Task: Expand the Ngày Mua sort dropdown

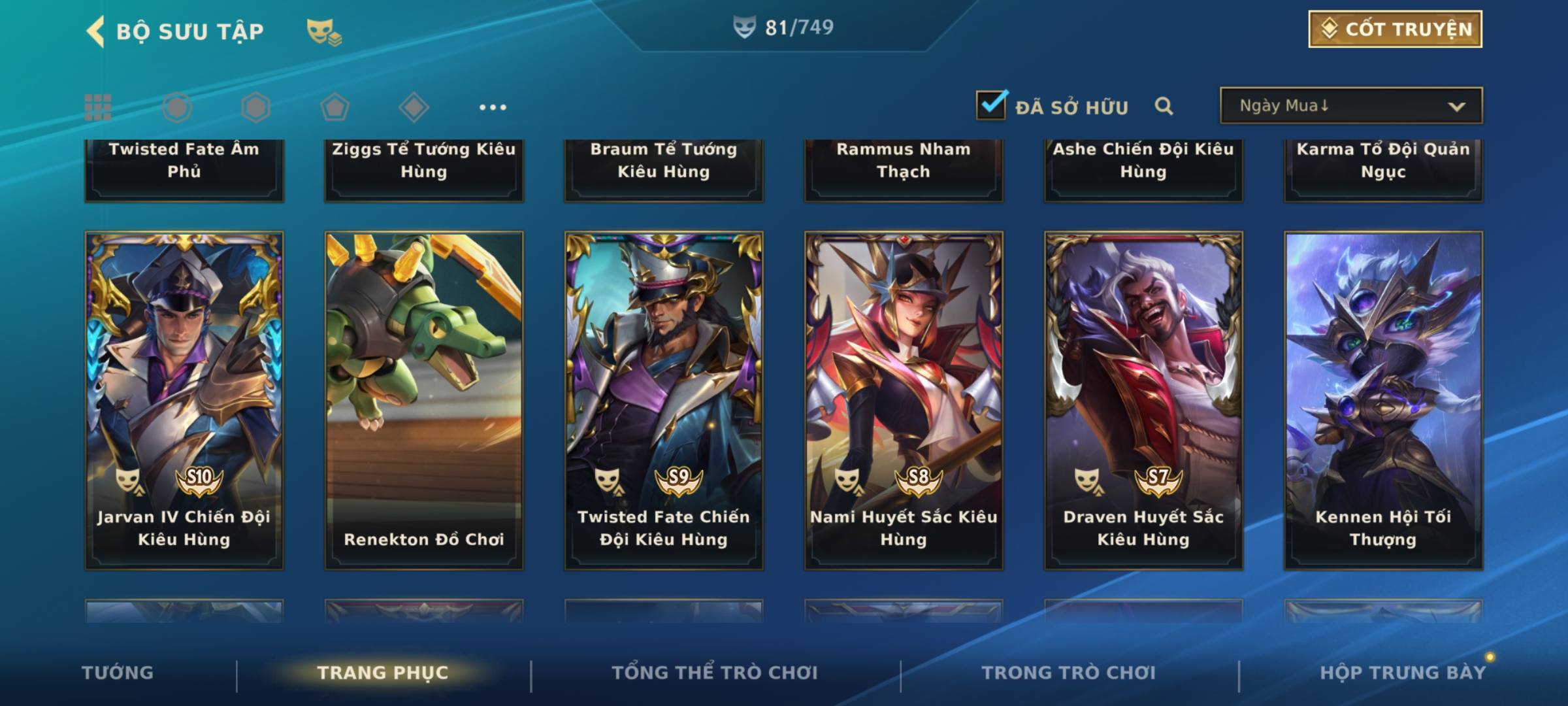Action: (x=1350, y=106)
